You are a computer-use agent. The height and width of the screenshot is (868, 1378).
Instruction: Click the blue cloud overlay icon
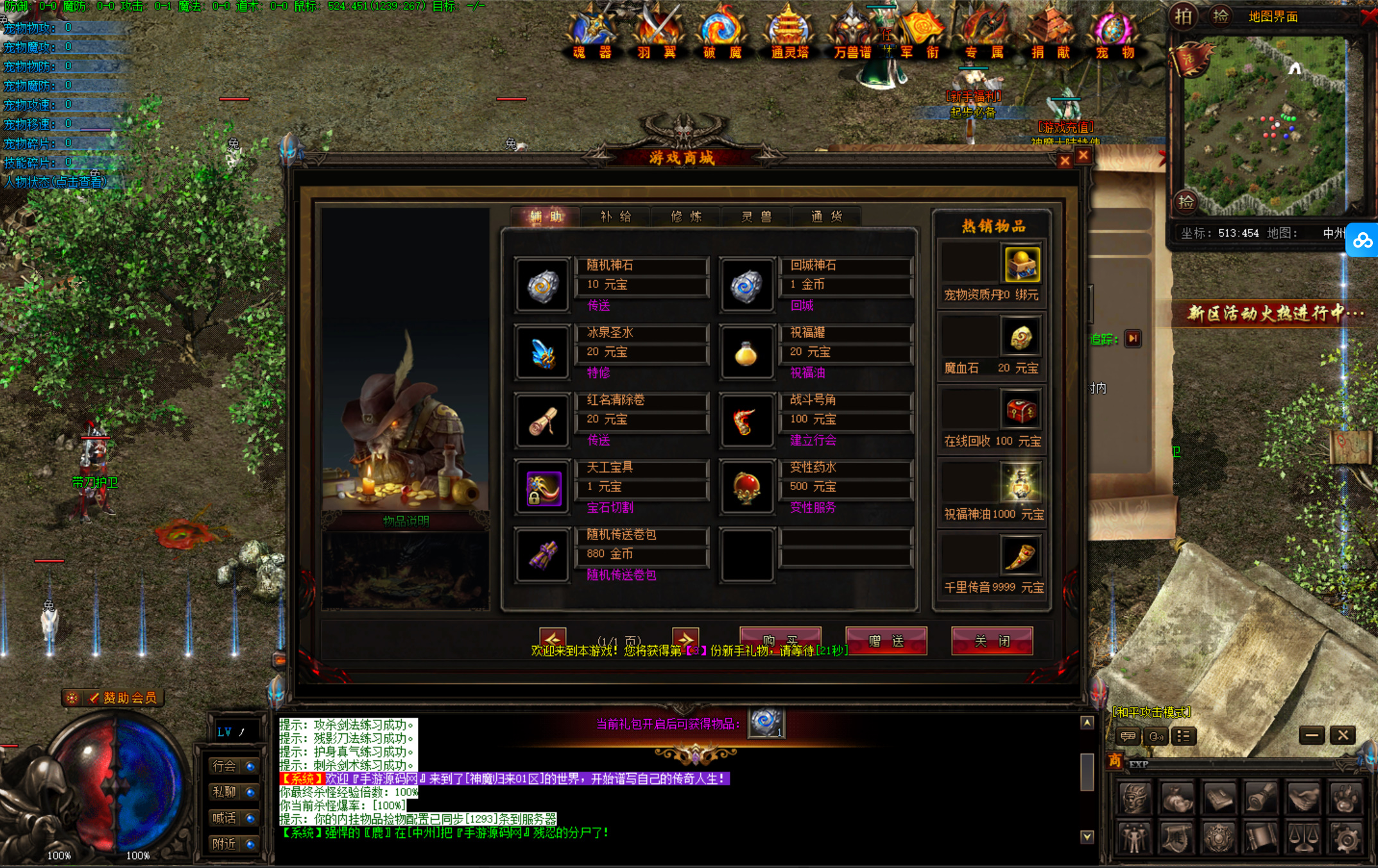1363,241
